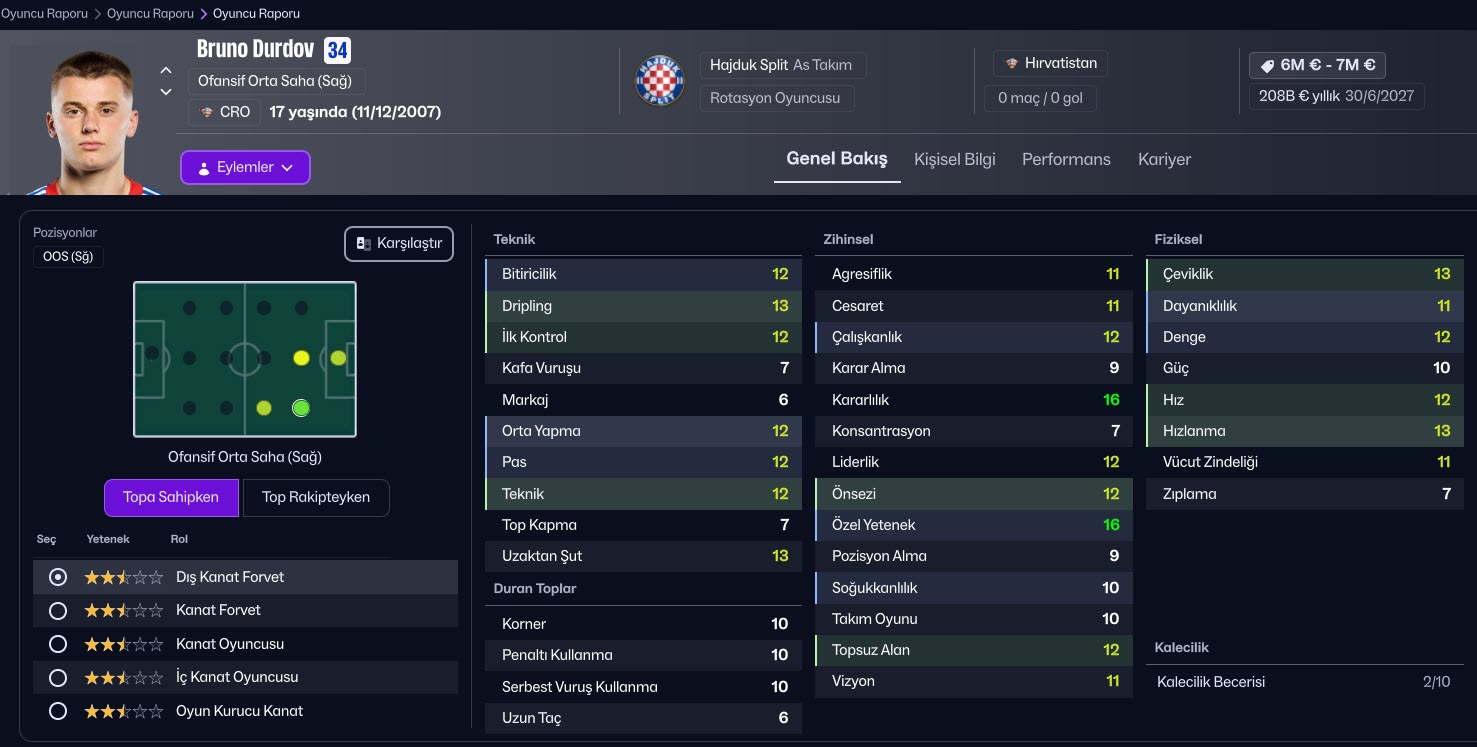Switch to the Kişisel Bilgi tab
Viewport: 1477px width, 747px height.
tap(954, 160)
